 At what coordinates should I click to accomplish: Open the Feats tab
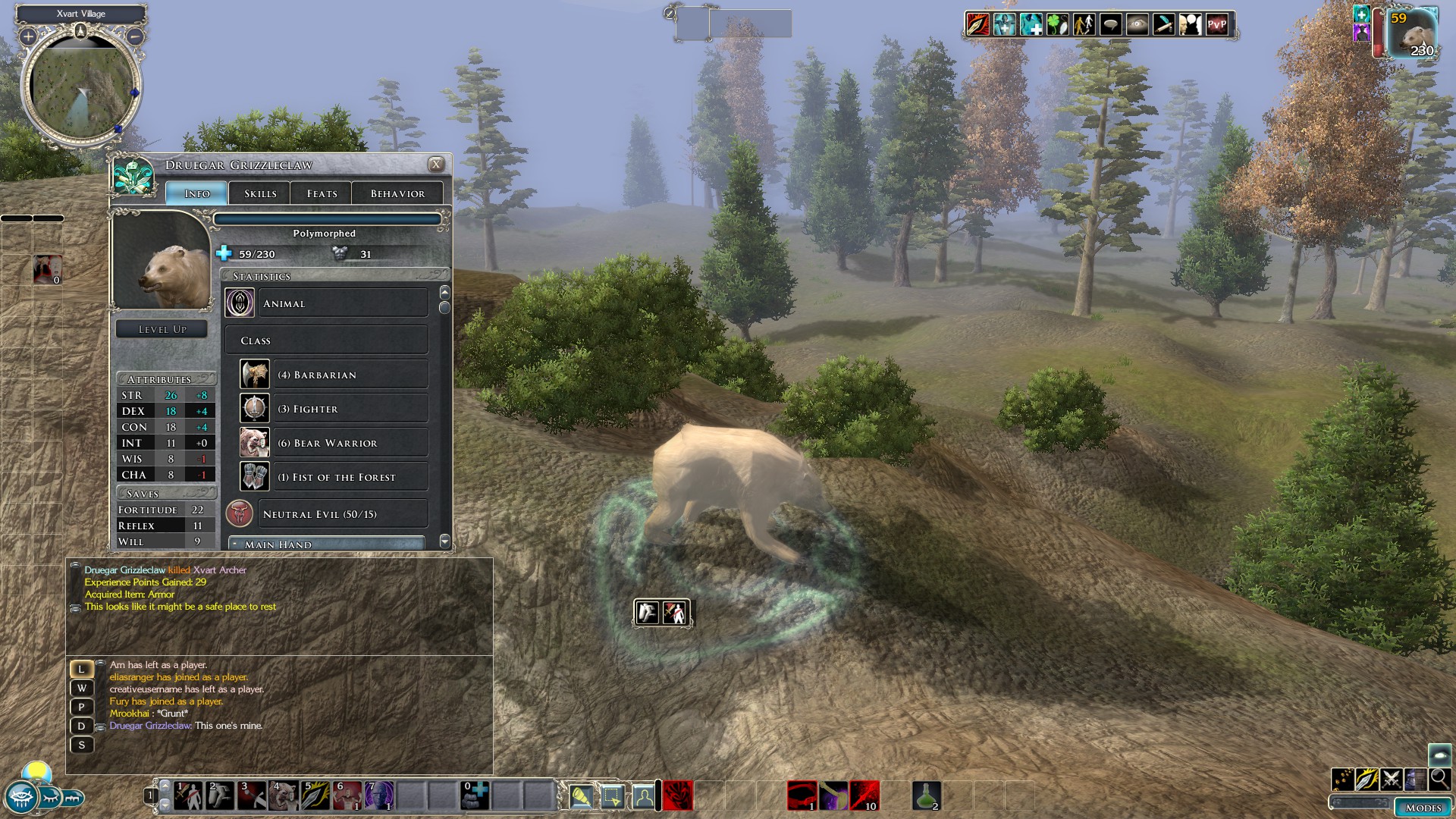click(x=322, y=193)
